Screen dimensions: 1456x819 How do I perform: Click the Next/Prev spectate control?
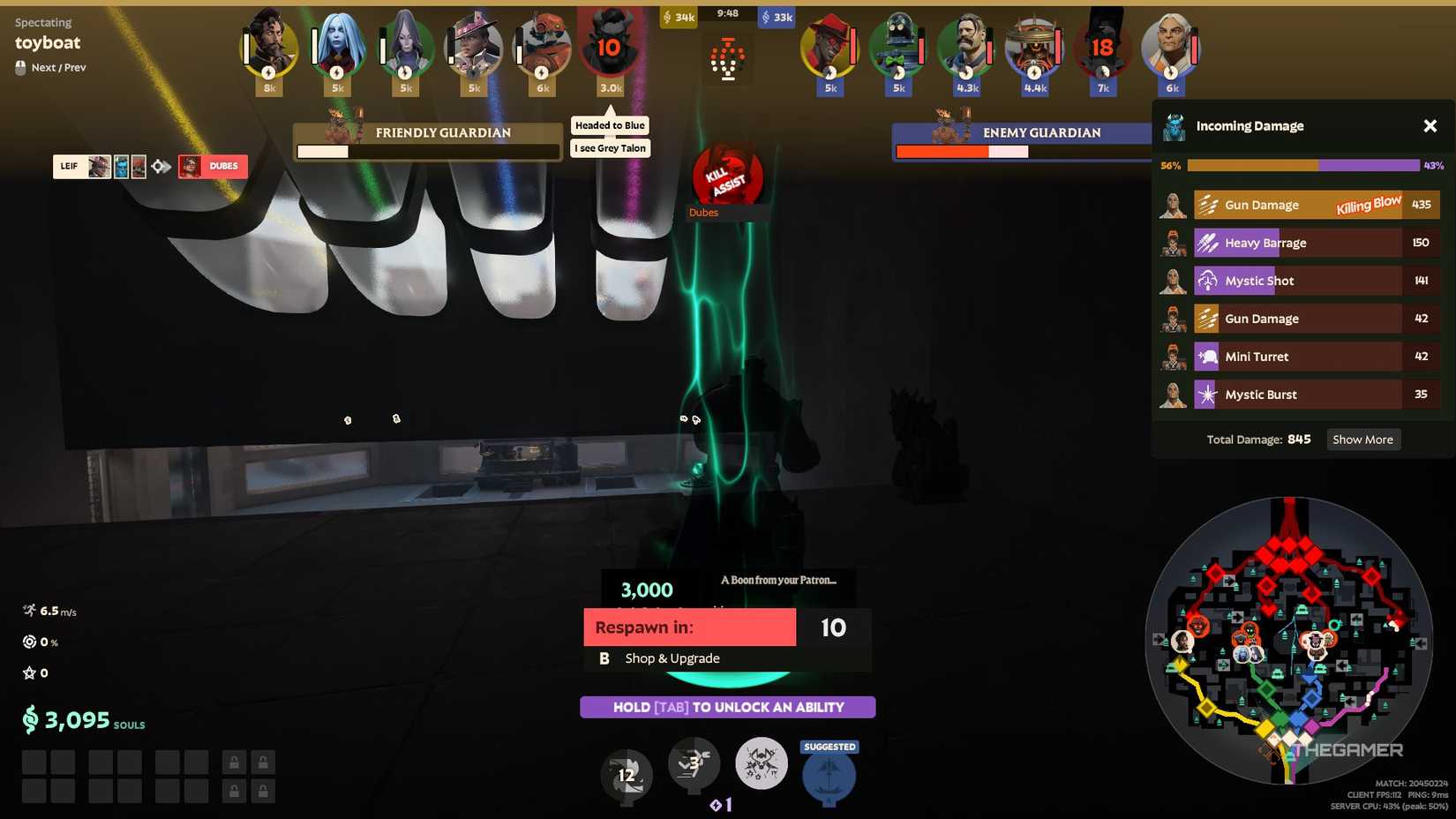click(49, 67)
